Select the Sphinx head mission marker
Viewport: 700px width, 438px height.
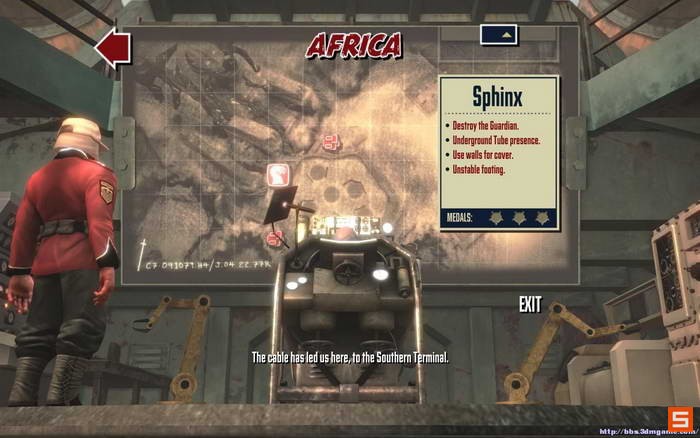tap(279, 177)
